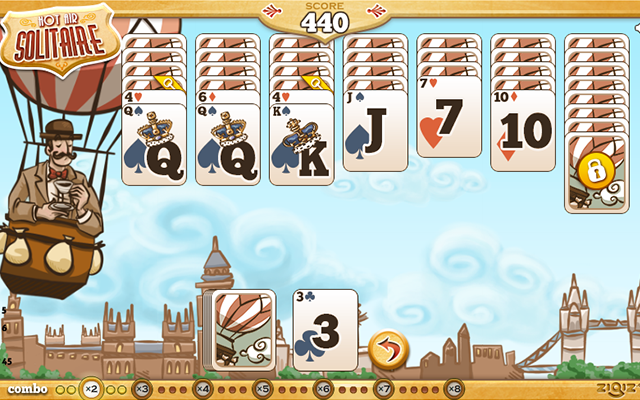Select the 3 of Clubs foundation card
Screen dimensions: 640x400
pyautogui.click(x=325, y=328)
